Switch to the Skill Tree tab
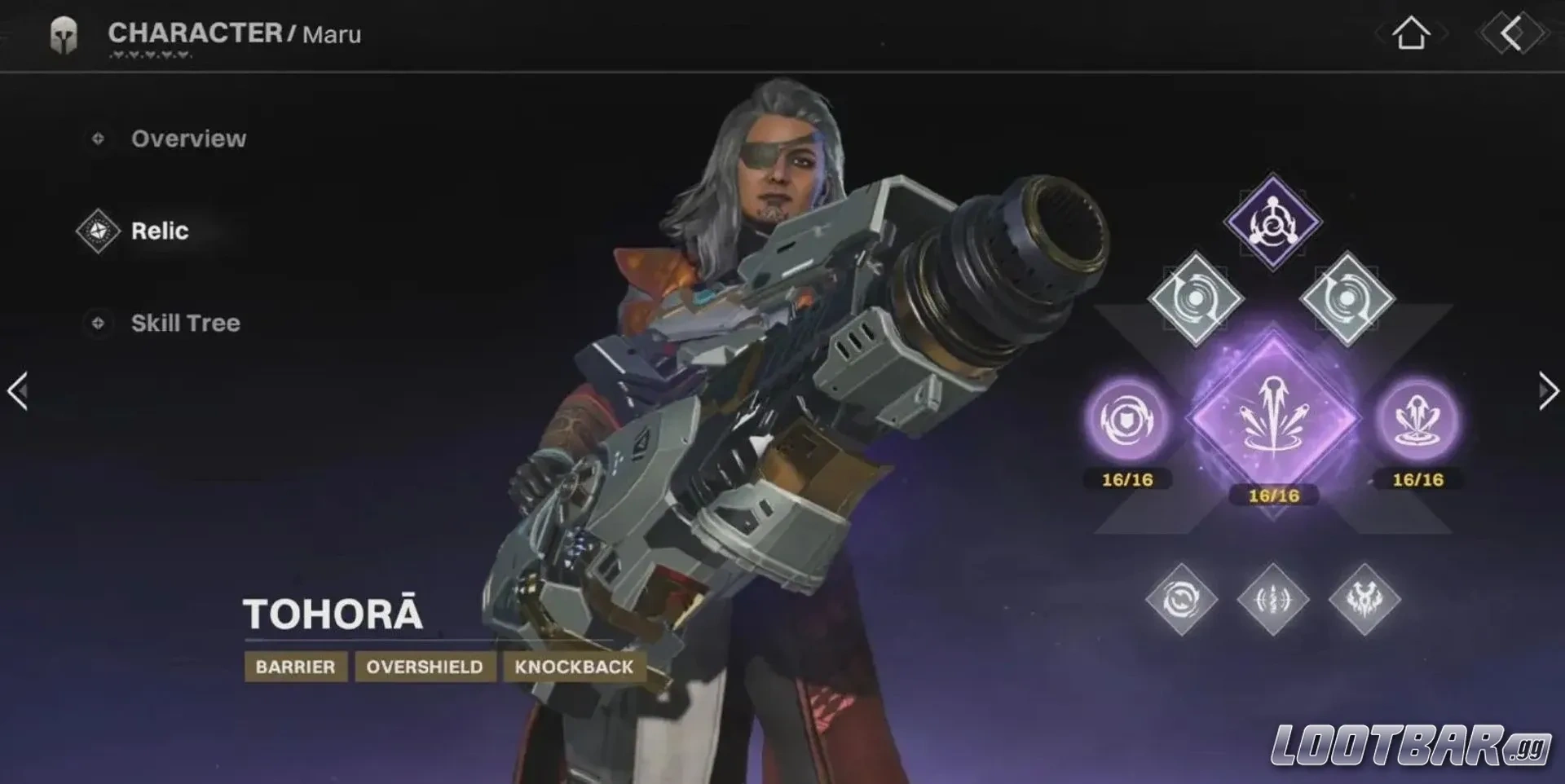This screenshot has width=1565, height=784. pyautogui.click(x=185, y=323)
